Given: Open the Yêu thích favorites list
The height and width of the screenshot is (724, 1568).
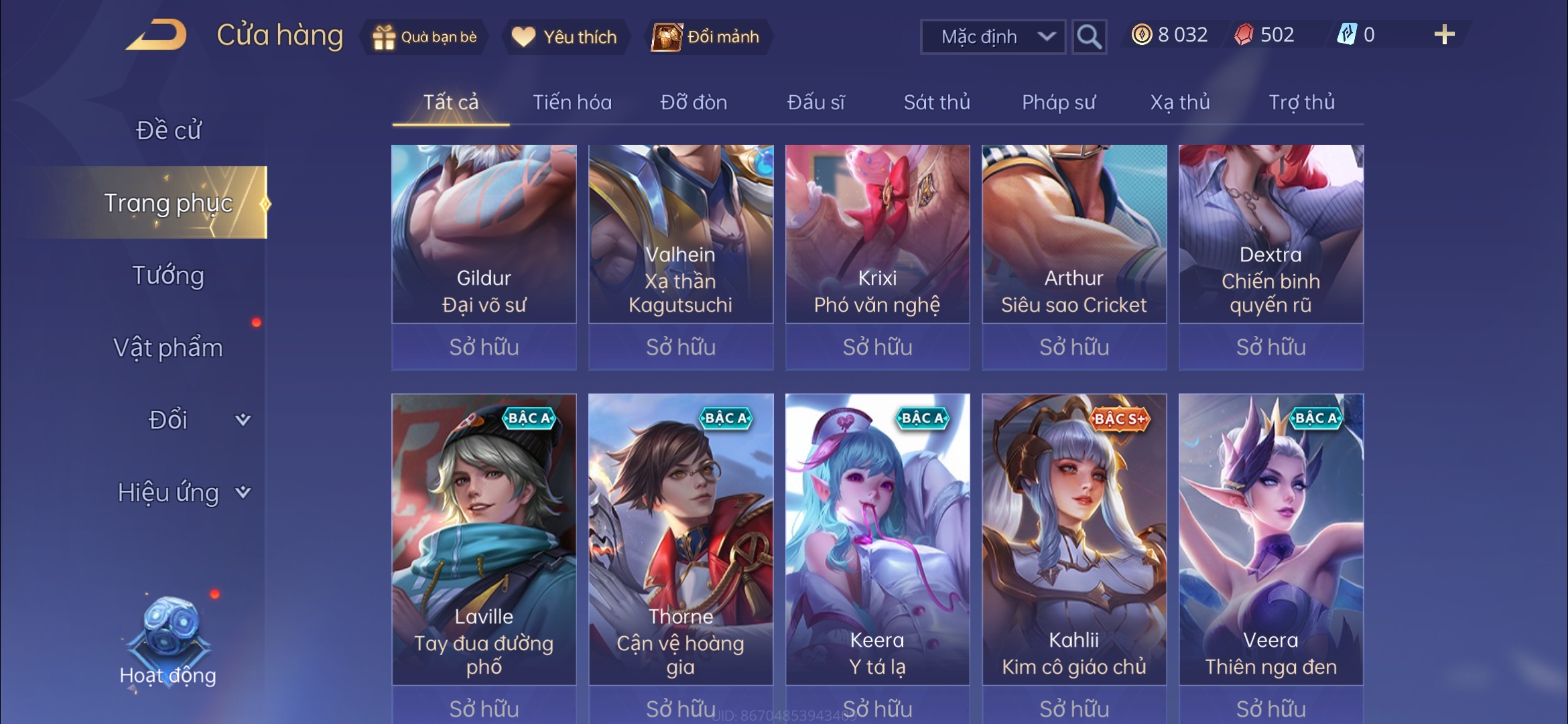Looking at the screenshot, I should 565,37.
